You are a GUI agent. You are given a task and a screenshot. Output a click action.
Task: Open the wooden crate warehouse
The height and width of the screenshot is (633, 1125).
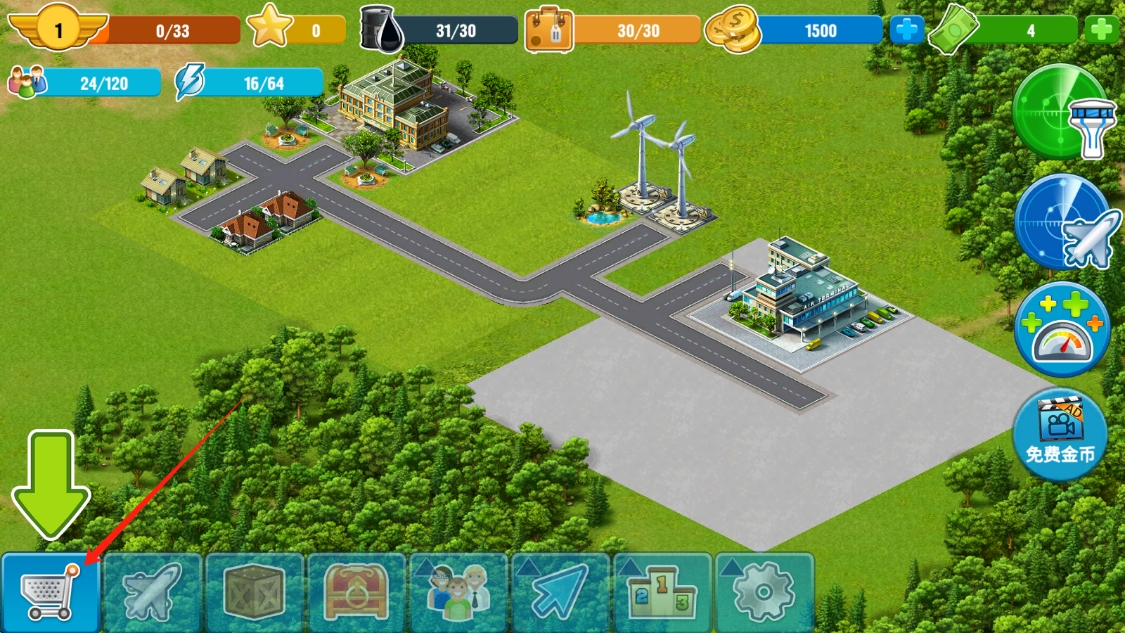(x=255, y=593)
